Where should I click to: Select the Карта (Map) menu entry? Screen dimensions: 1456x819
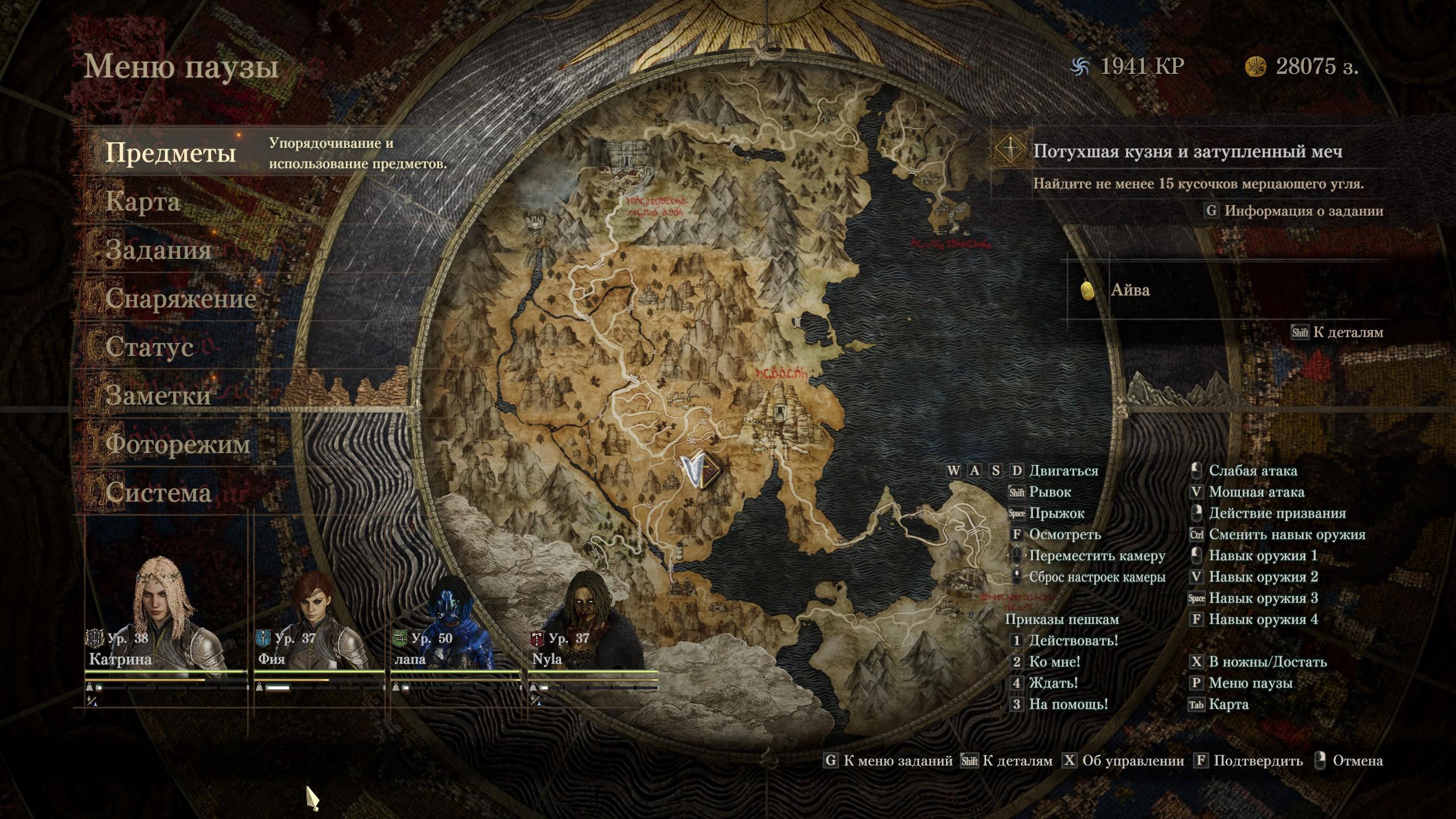pyautogui.click(x=143, y=202)
